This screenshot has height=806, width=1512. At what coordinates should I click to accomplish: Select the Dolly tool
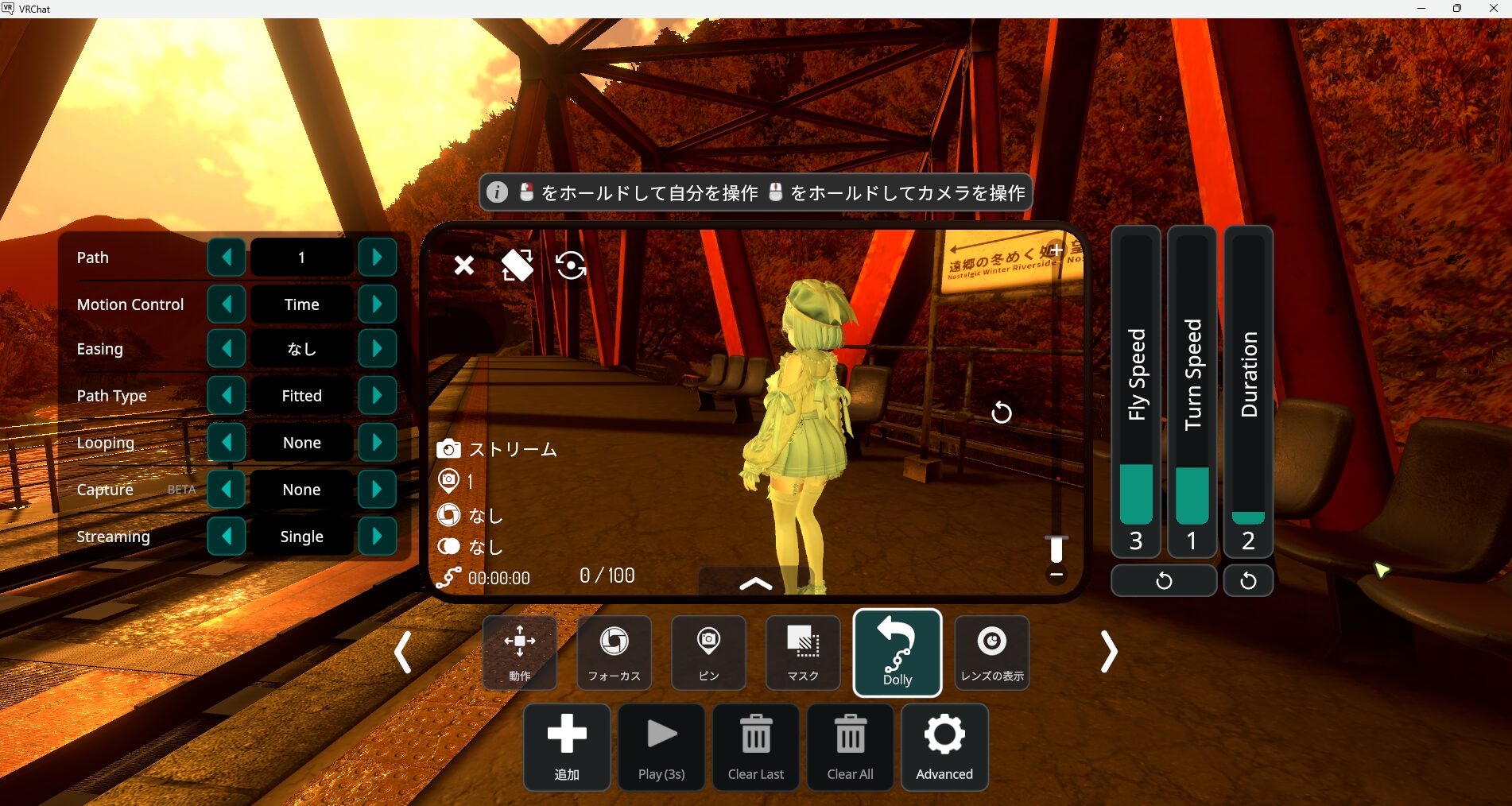[897, 653]
